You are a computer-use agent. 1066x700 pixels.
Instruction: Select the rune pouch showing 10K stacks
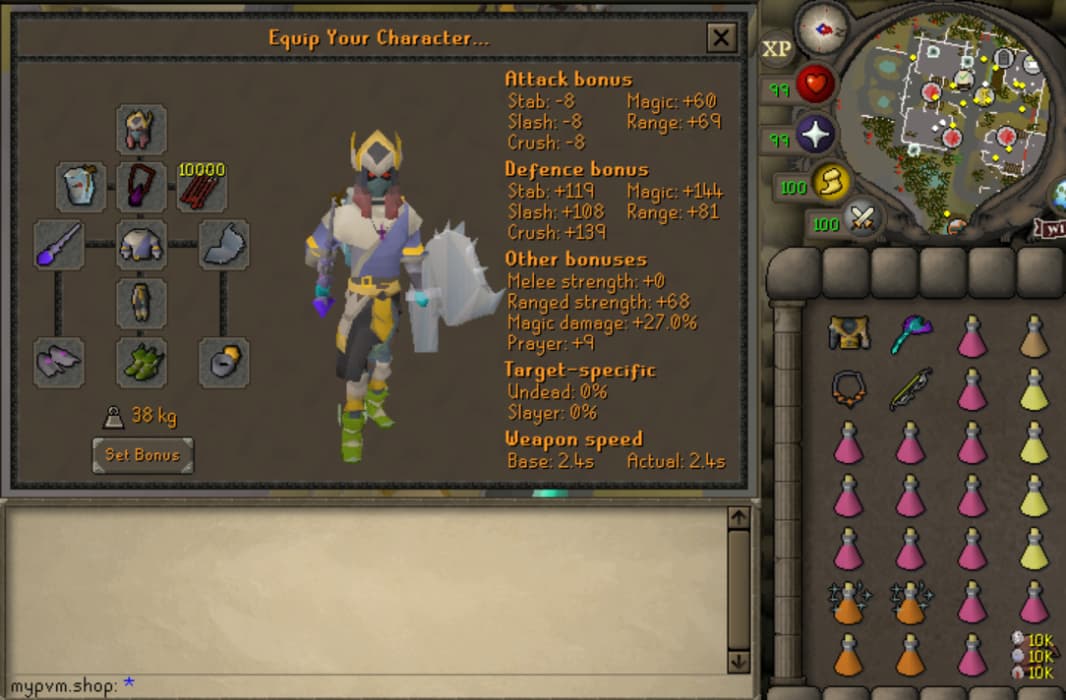(1034, 656)
